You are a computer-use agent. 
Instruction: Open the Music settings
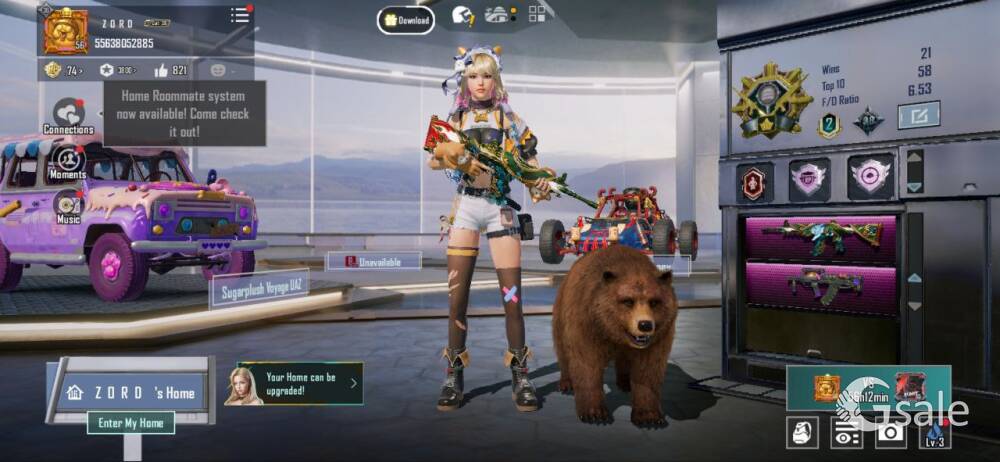click(x=68, y=207)
